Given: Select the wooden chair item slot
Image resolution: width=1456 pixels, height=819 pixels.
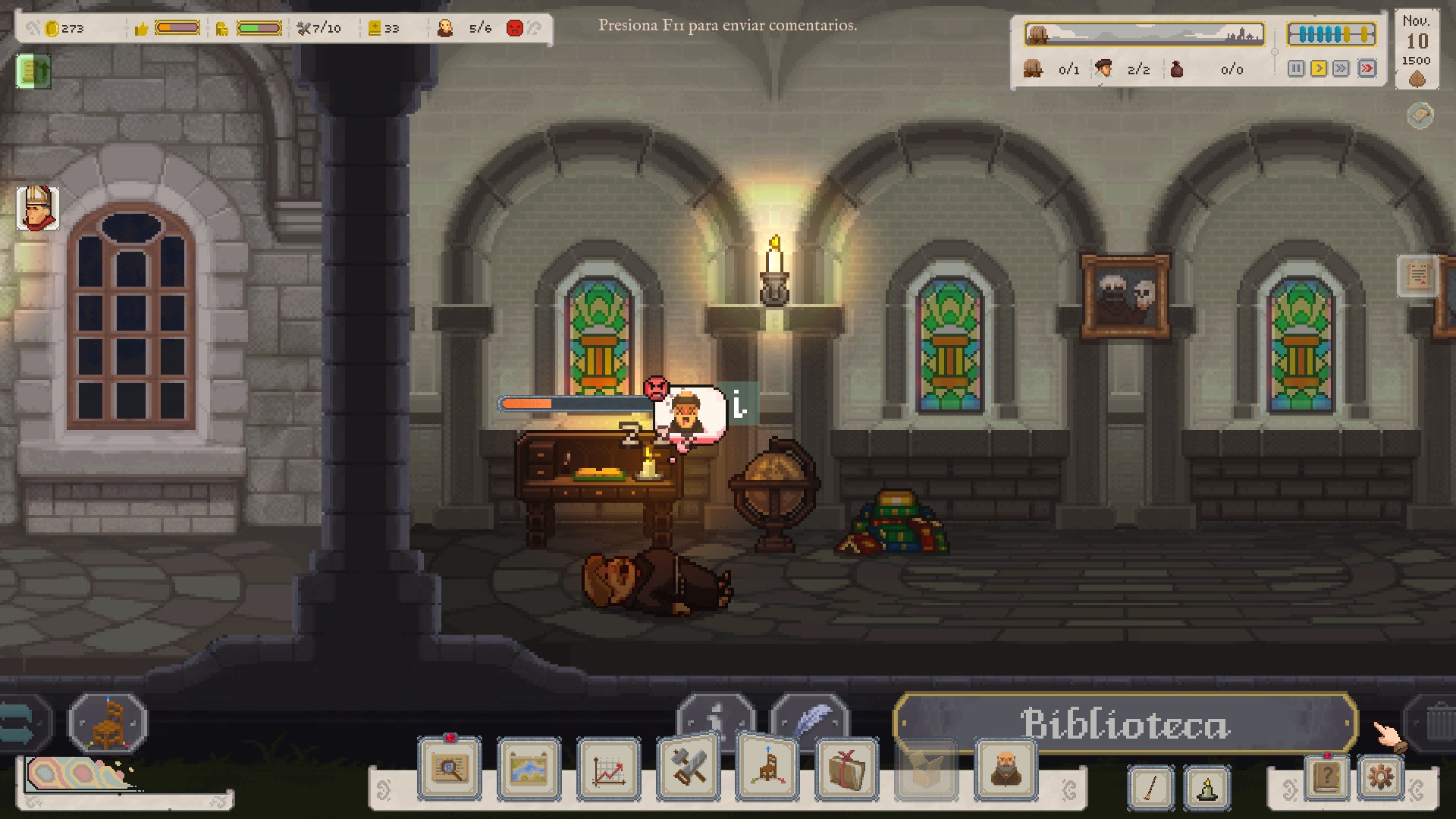Looking at the screenshot, I should (x=108, y=722).
